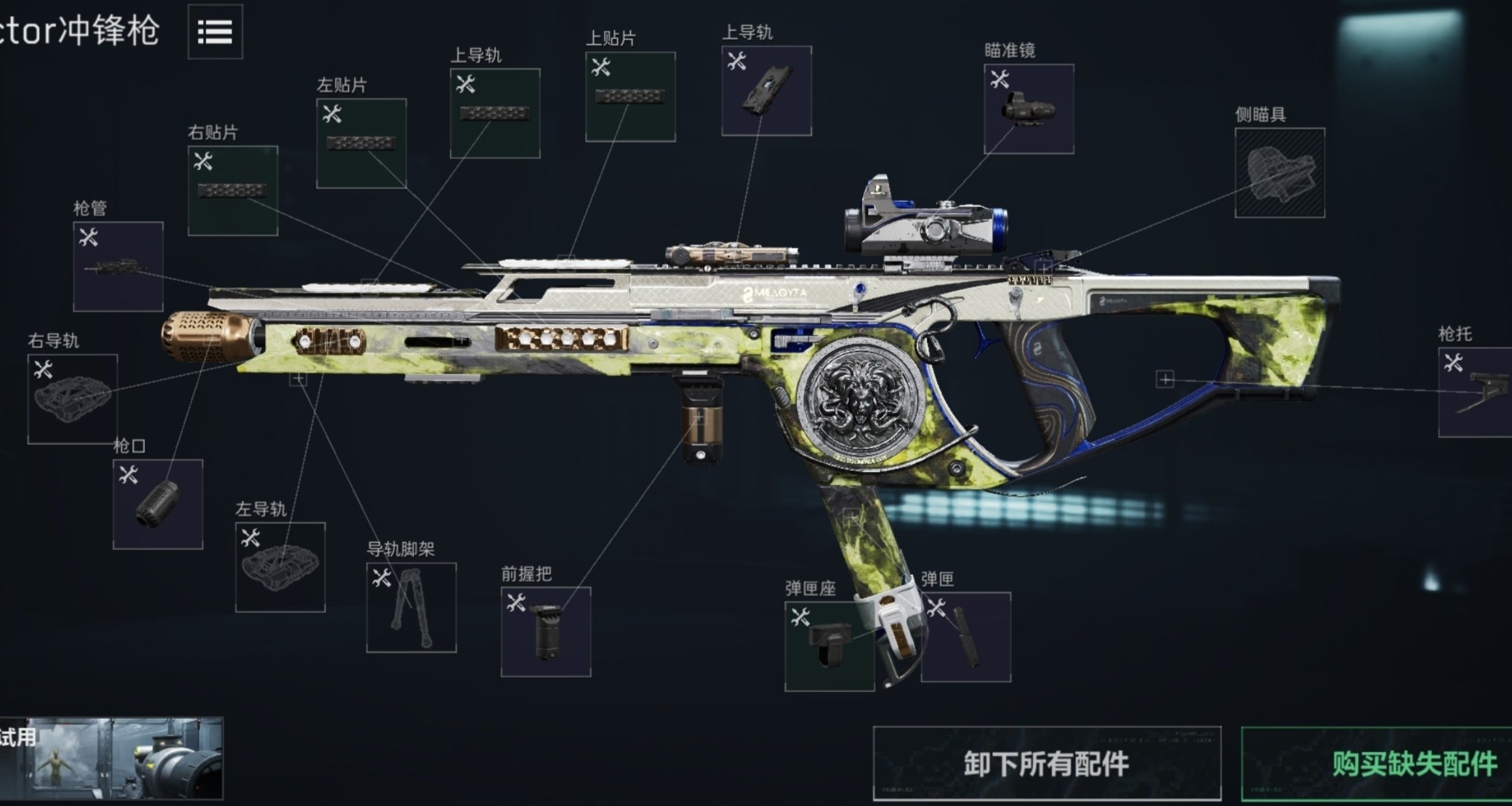Select the 枪管 barrel slot

click(x=118, y=266)
